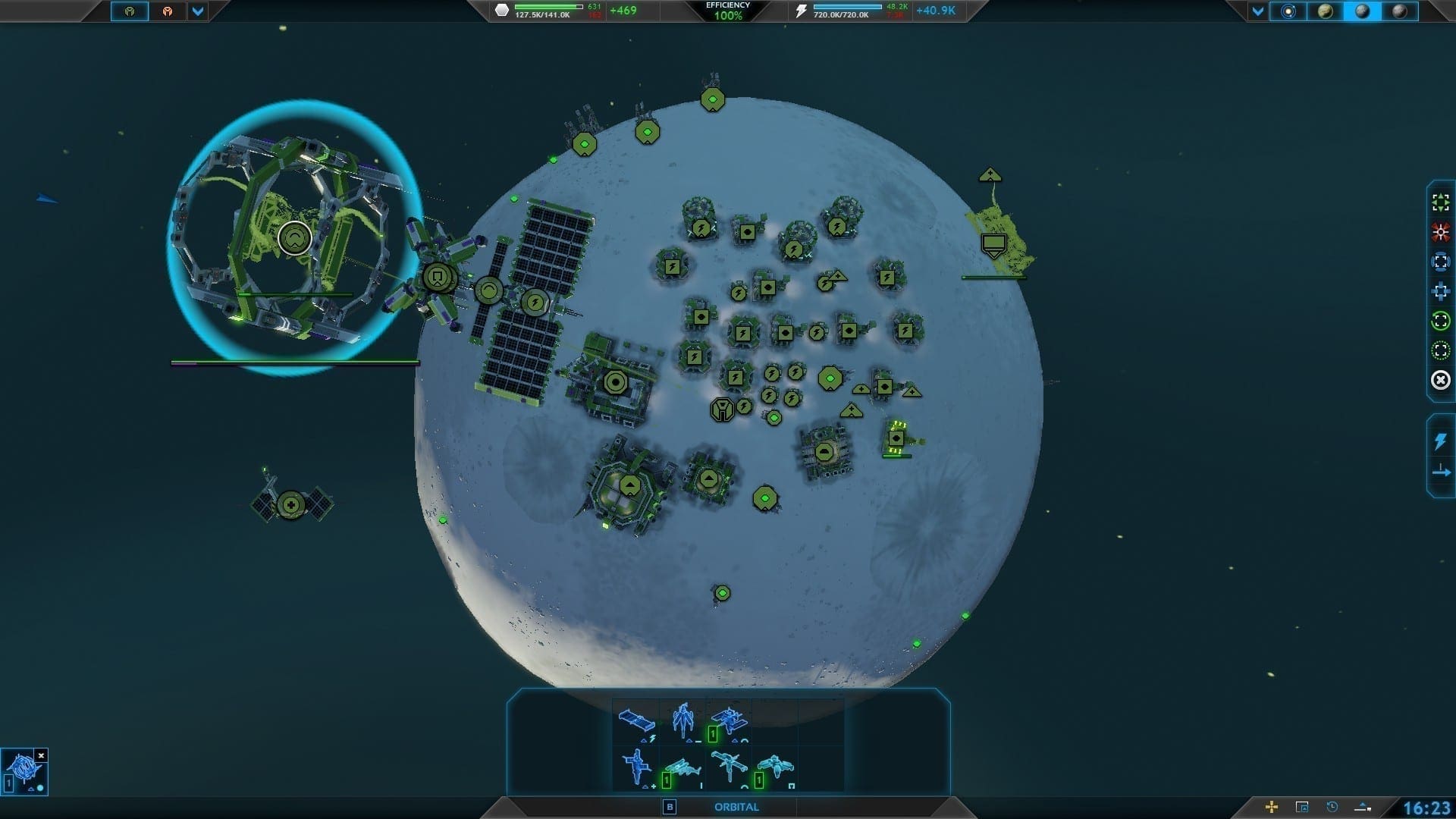Click the yellow cross icon in the bottom bar
This screenshot has height=819, width=1456.
coord(1272,807)
